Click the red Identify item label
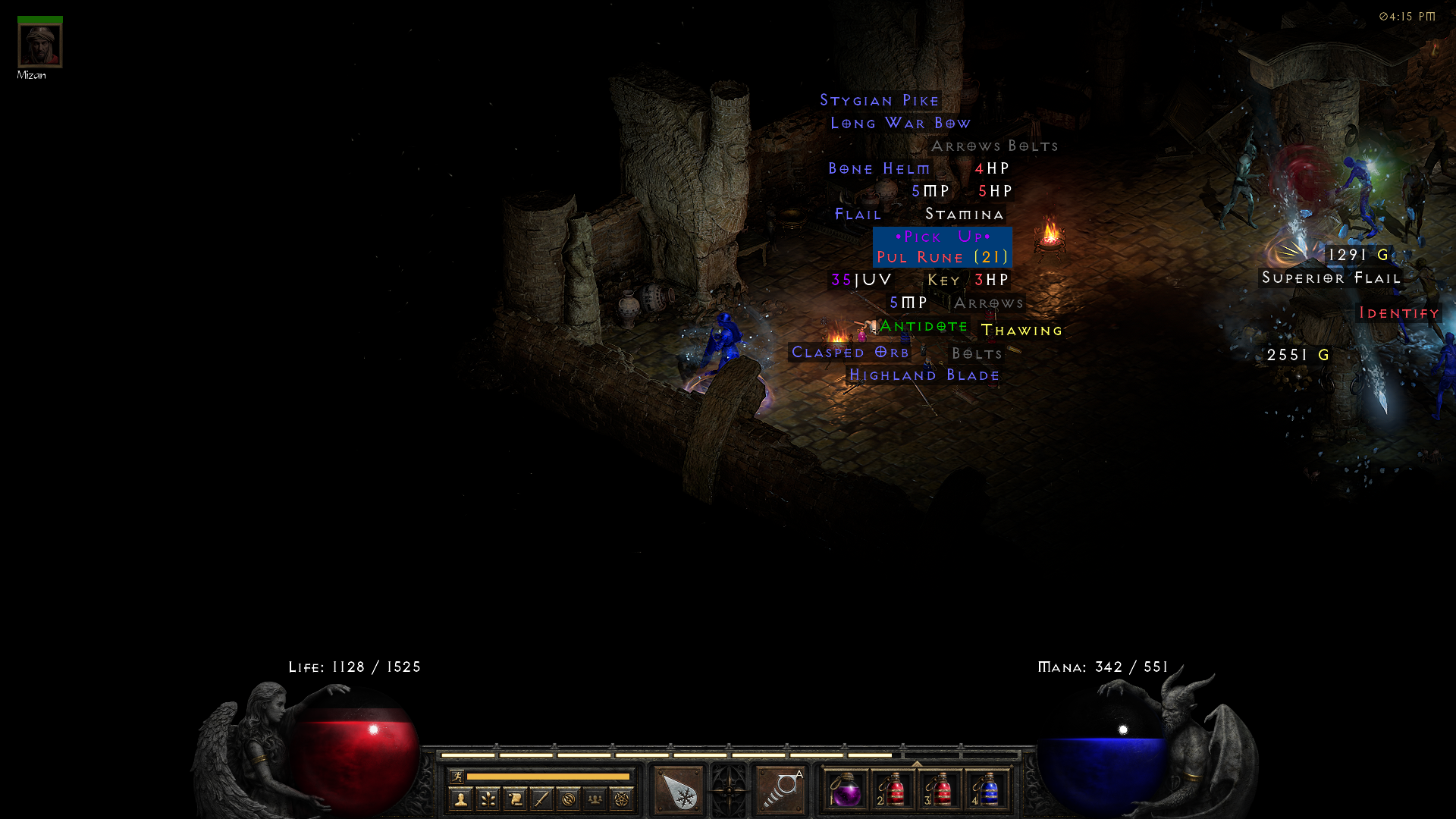The image size is (1456, 819). [1399, 313]
